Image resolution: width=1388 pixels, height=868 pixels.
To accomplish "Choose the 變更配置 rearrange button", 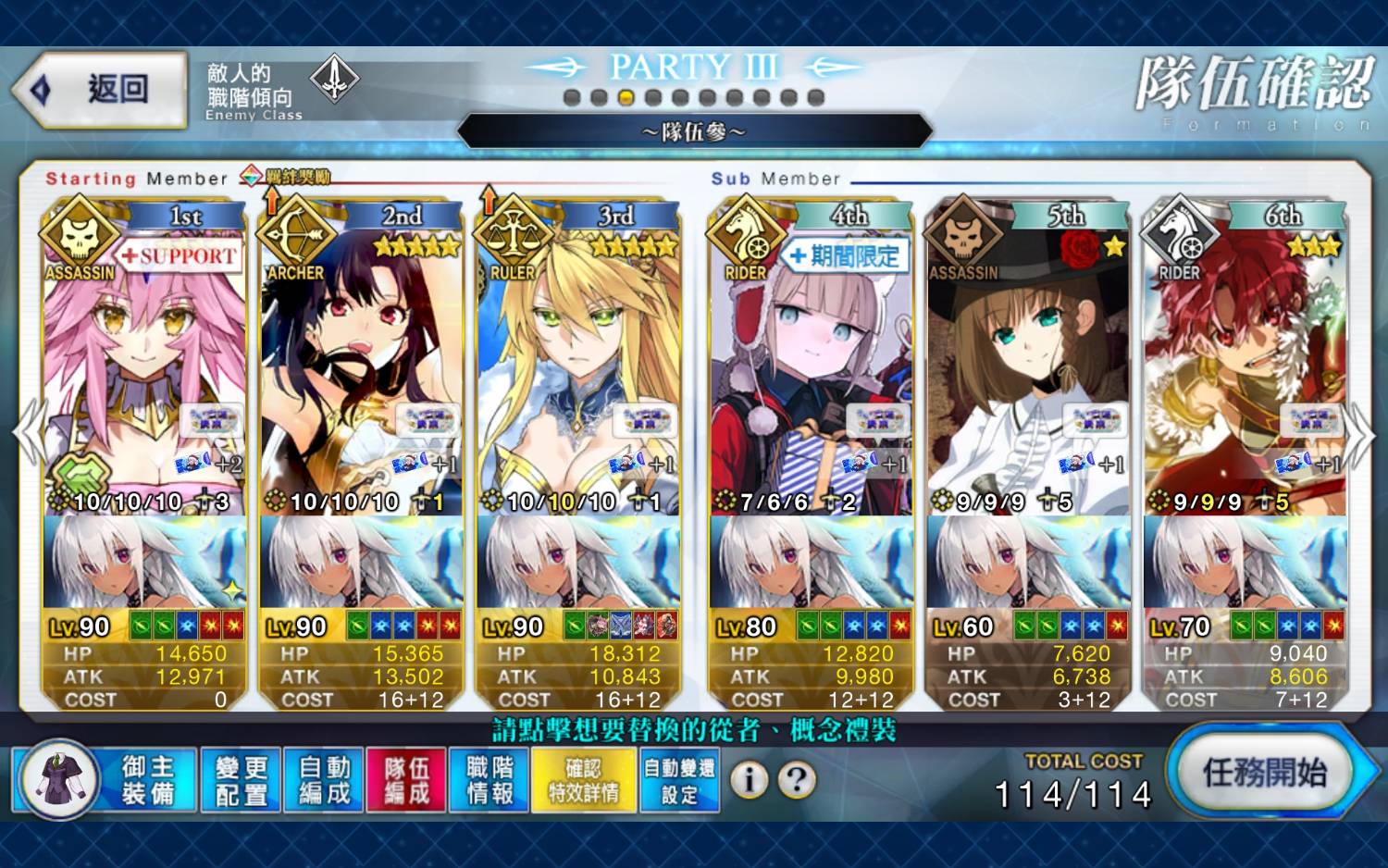I will point(241,780).
